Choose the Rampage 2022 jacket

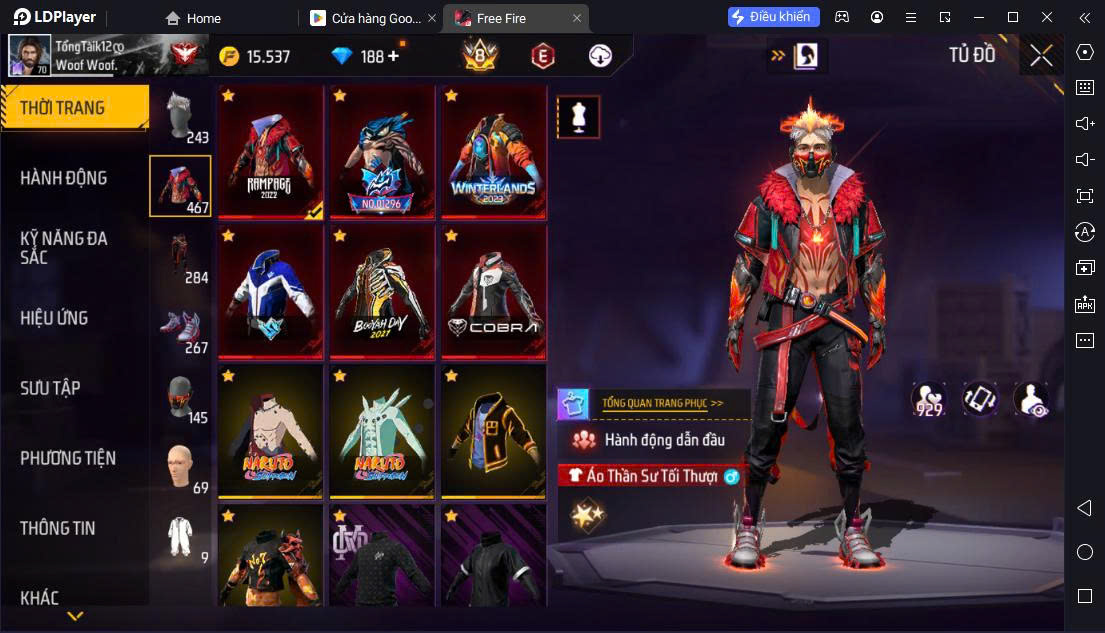271,151
